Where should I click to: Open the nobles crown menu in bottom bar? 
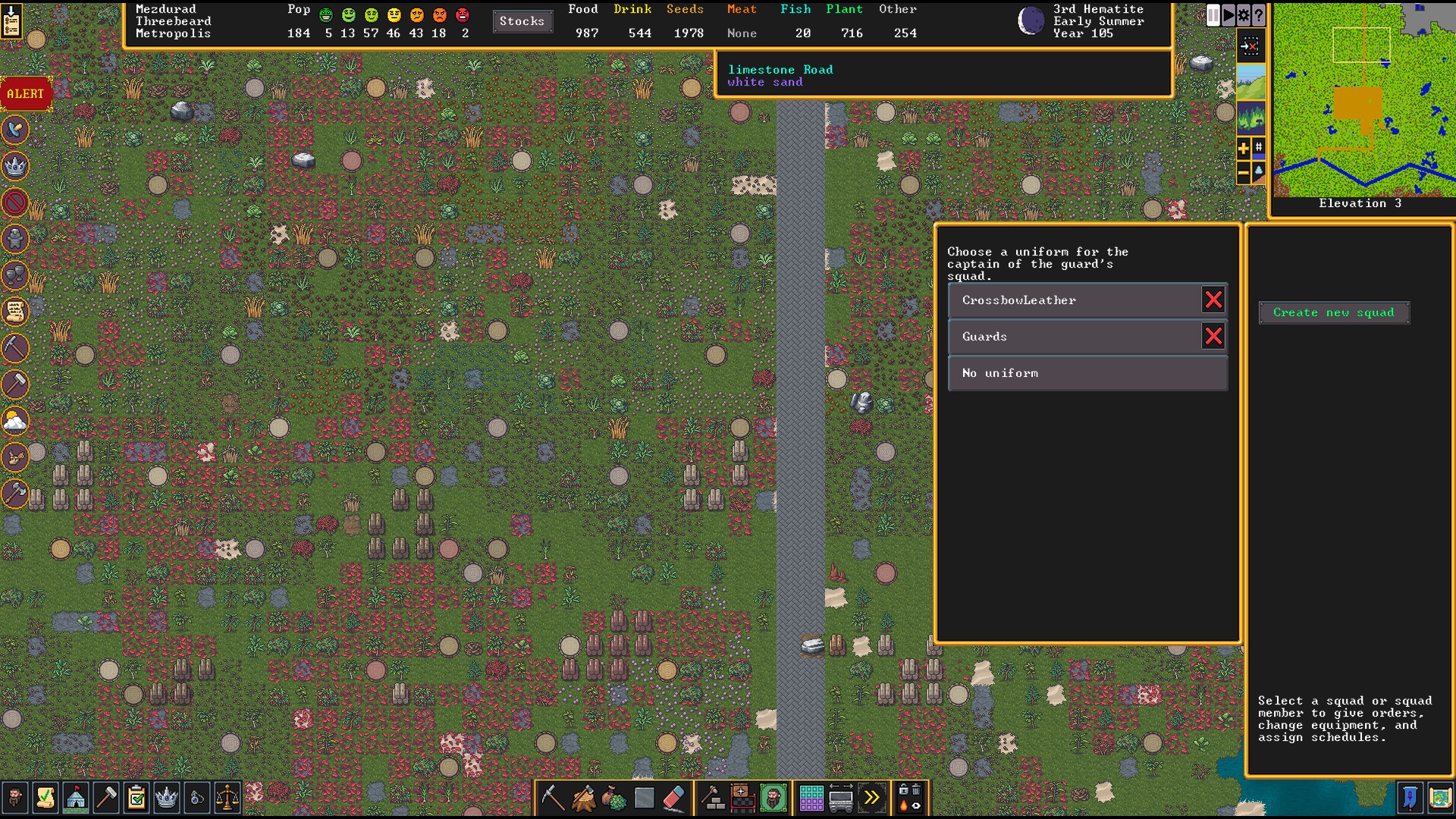coord(166,798)
